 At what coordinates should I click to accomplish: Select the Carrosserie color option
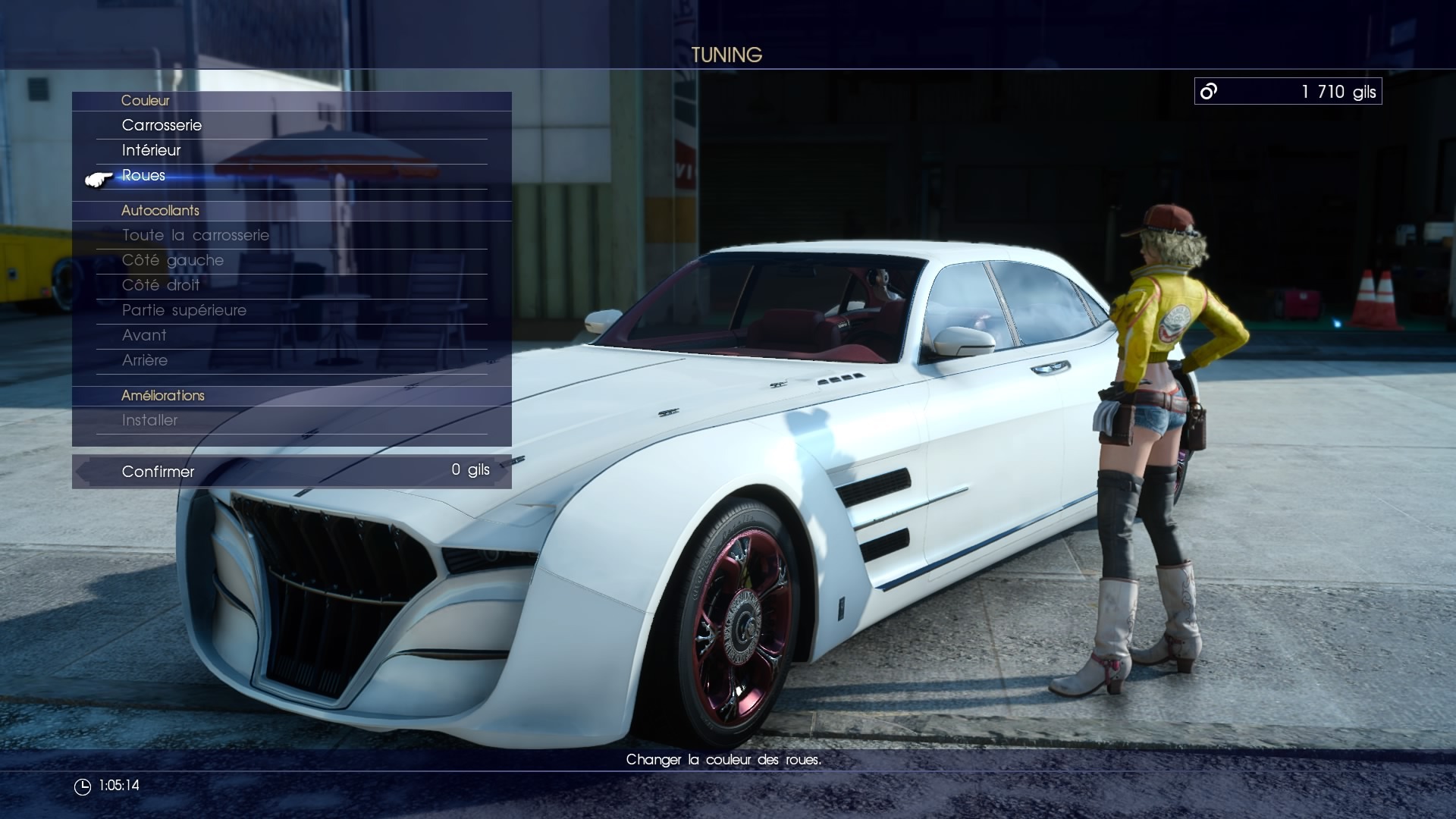[x=162, y=125]
